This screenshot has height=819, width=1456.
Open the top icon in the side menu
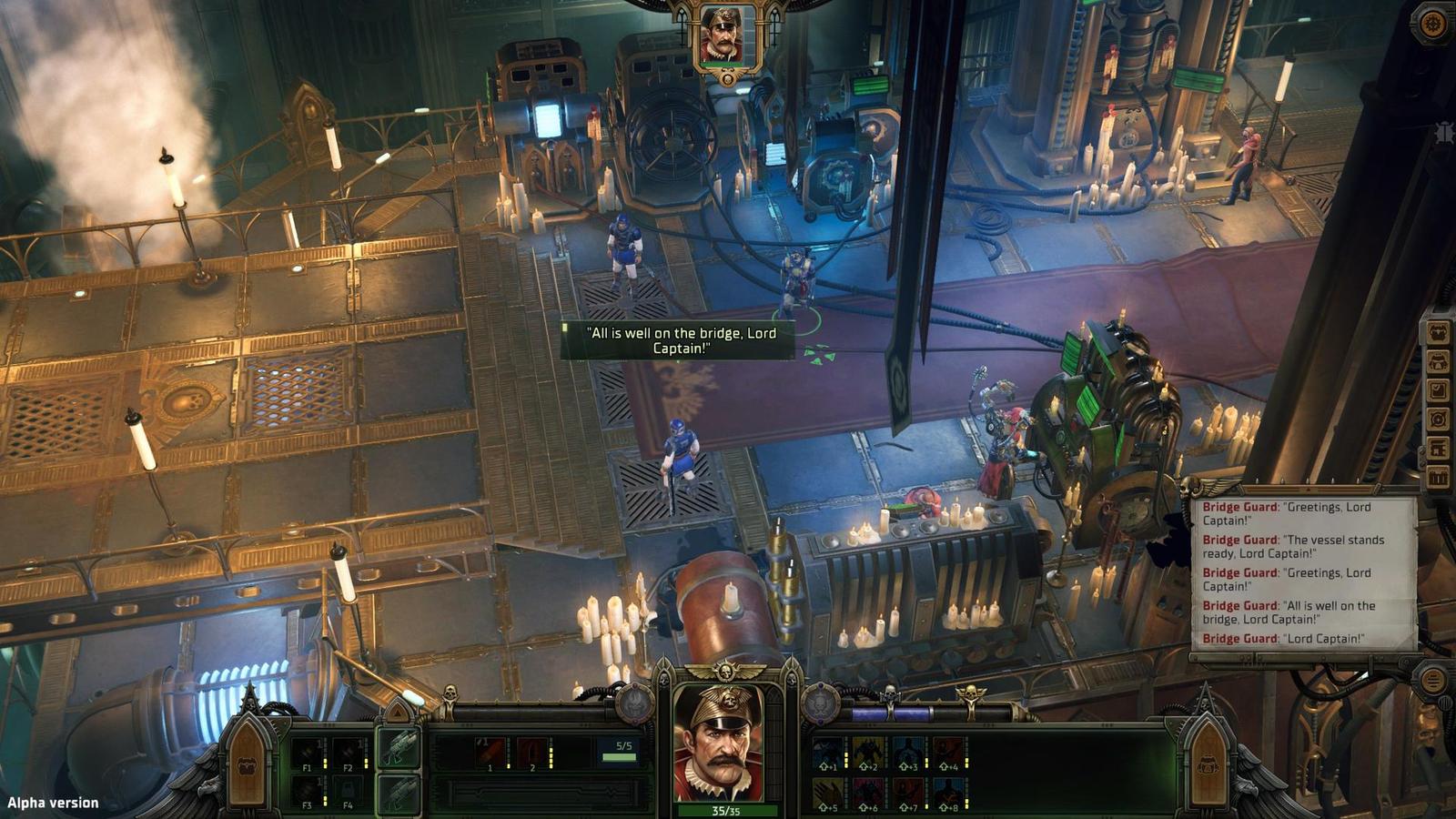[x=1438, y=332]
